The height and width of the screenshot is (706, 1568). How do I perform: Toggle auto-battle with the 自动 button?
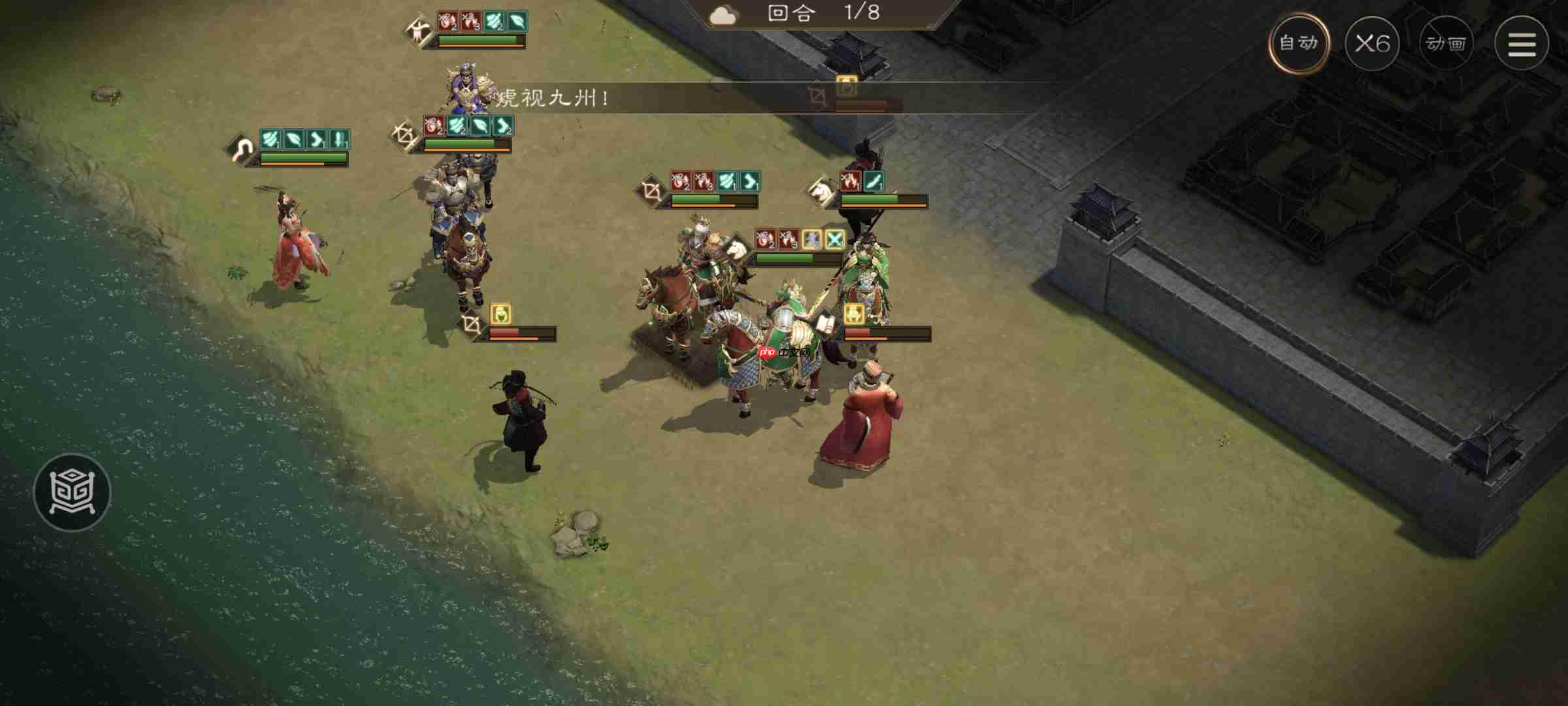pos(1300,42)
